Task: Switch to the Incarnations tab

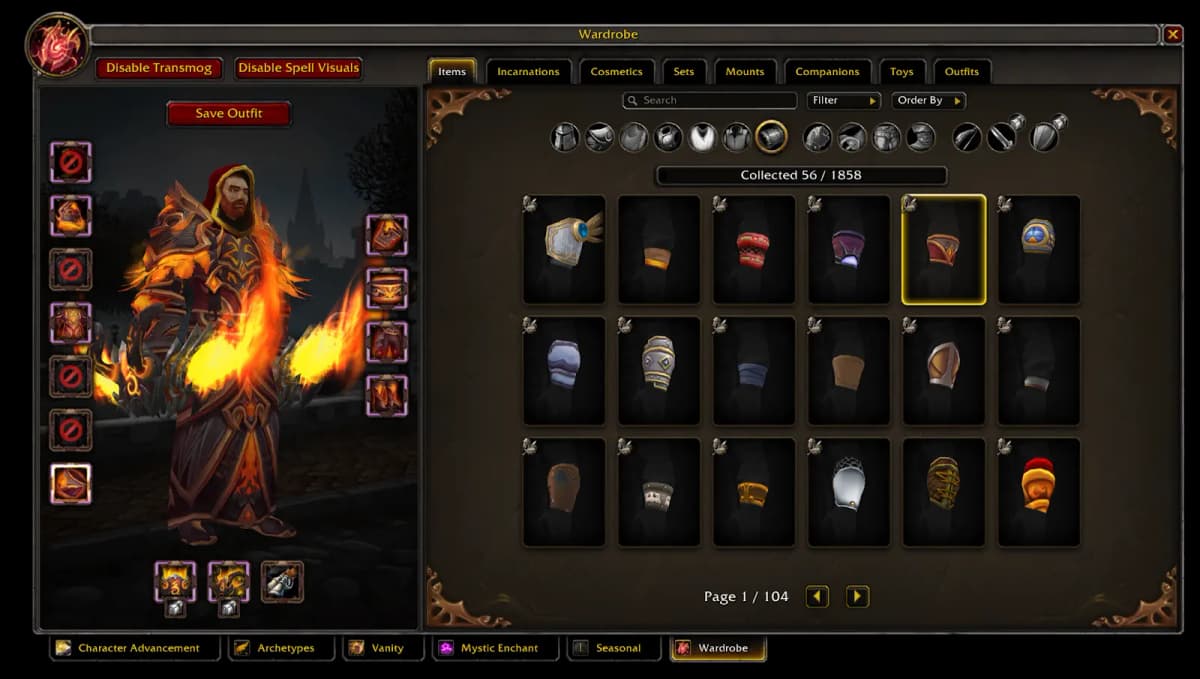Action: pos(528,72)
